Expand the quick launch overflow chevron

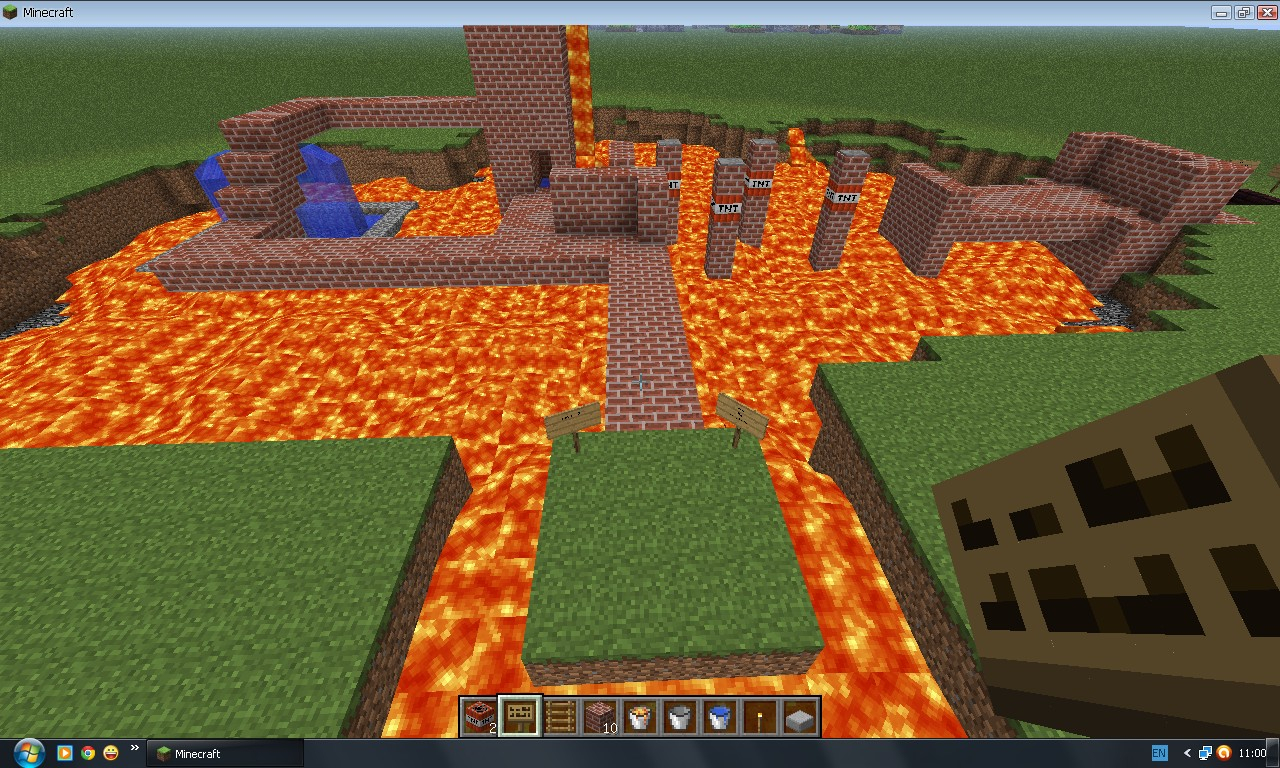tap(133, 748)
